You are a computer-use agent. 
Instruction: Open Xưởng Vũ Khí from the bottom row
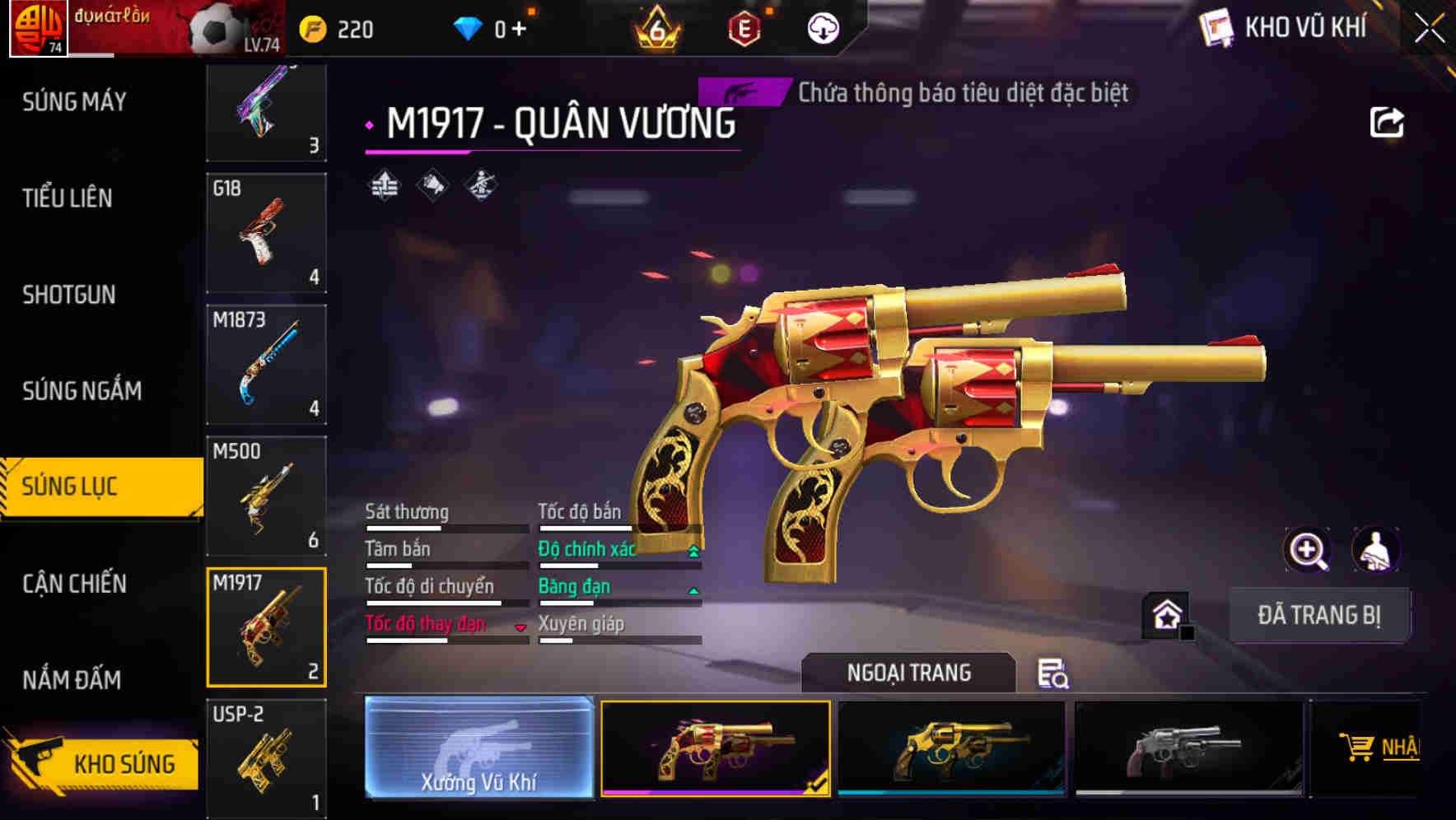pyautogui.click(x=480, y=749)
